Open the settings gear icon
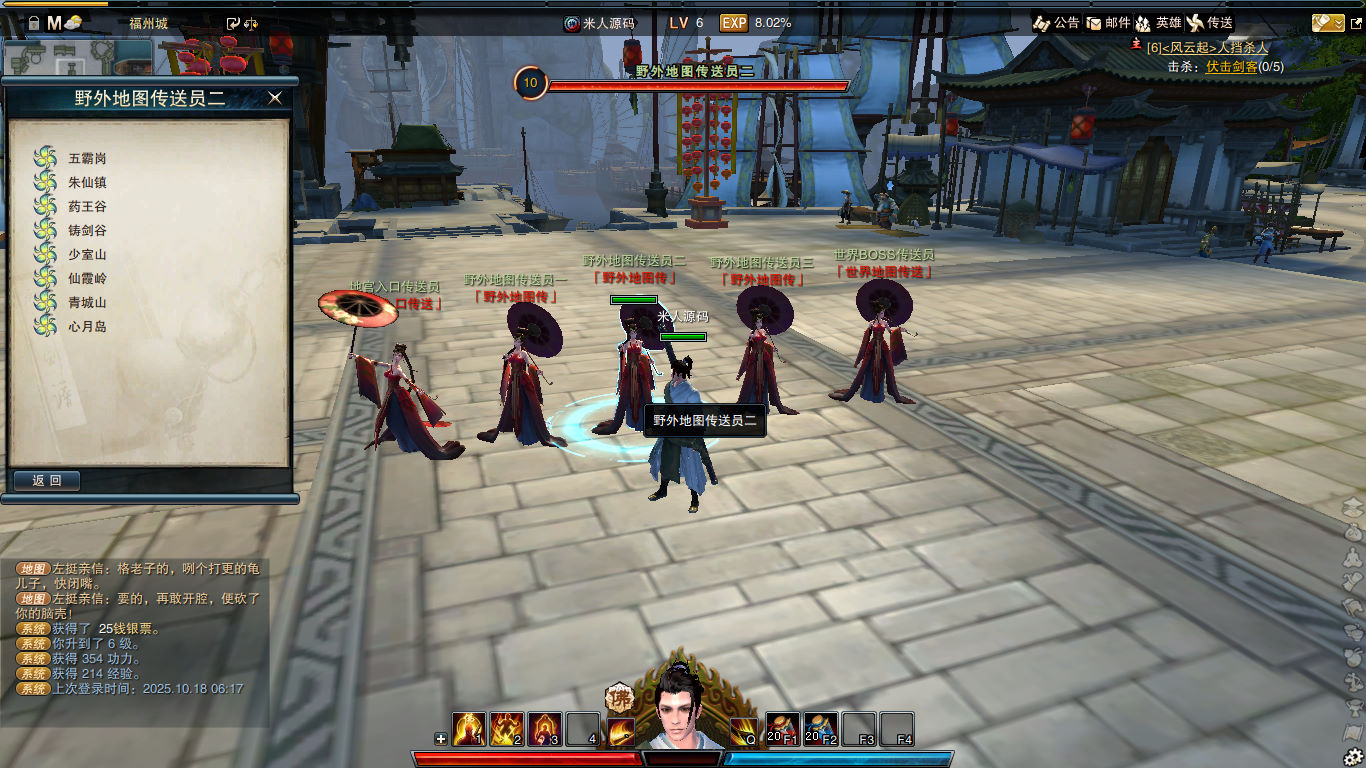This screenshot has height=768, width=1366. (1353, 756)
